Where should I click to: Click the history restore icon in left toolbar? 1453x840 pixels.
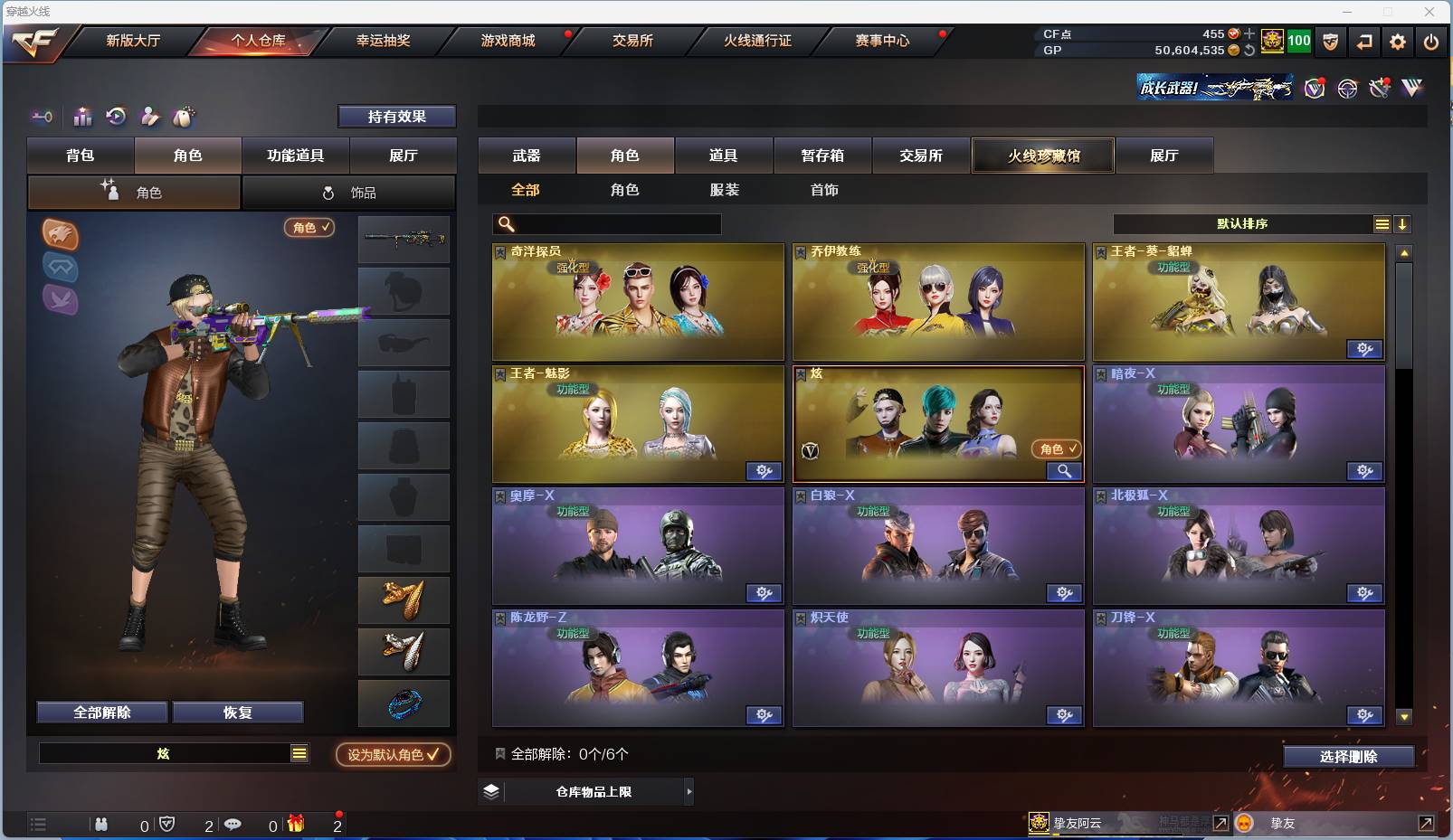tap(117, 117)
